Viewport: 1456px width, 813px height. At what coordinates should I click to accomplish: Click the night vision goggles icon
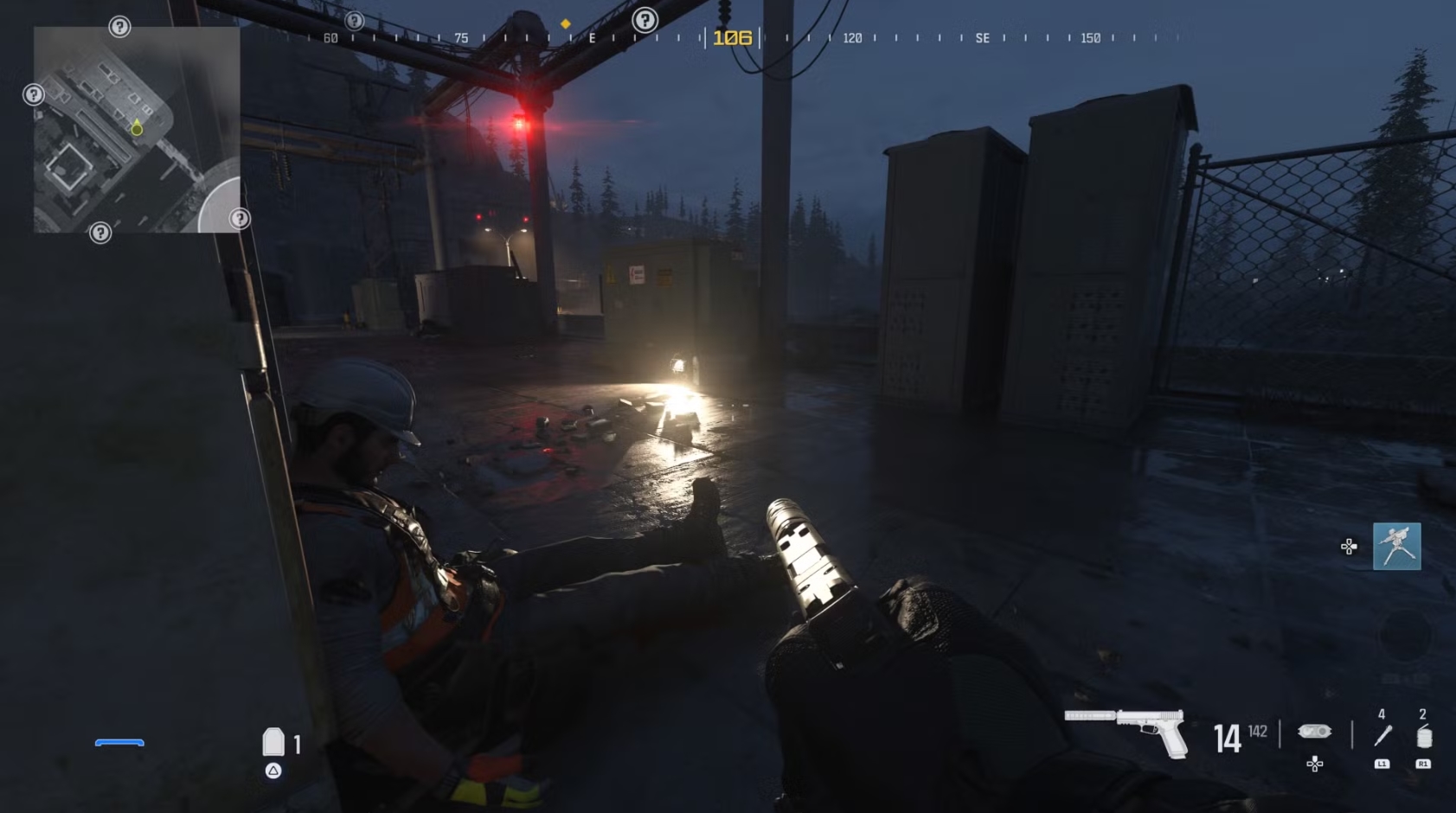point(1314,732)
